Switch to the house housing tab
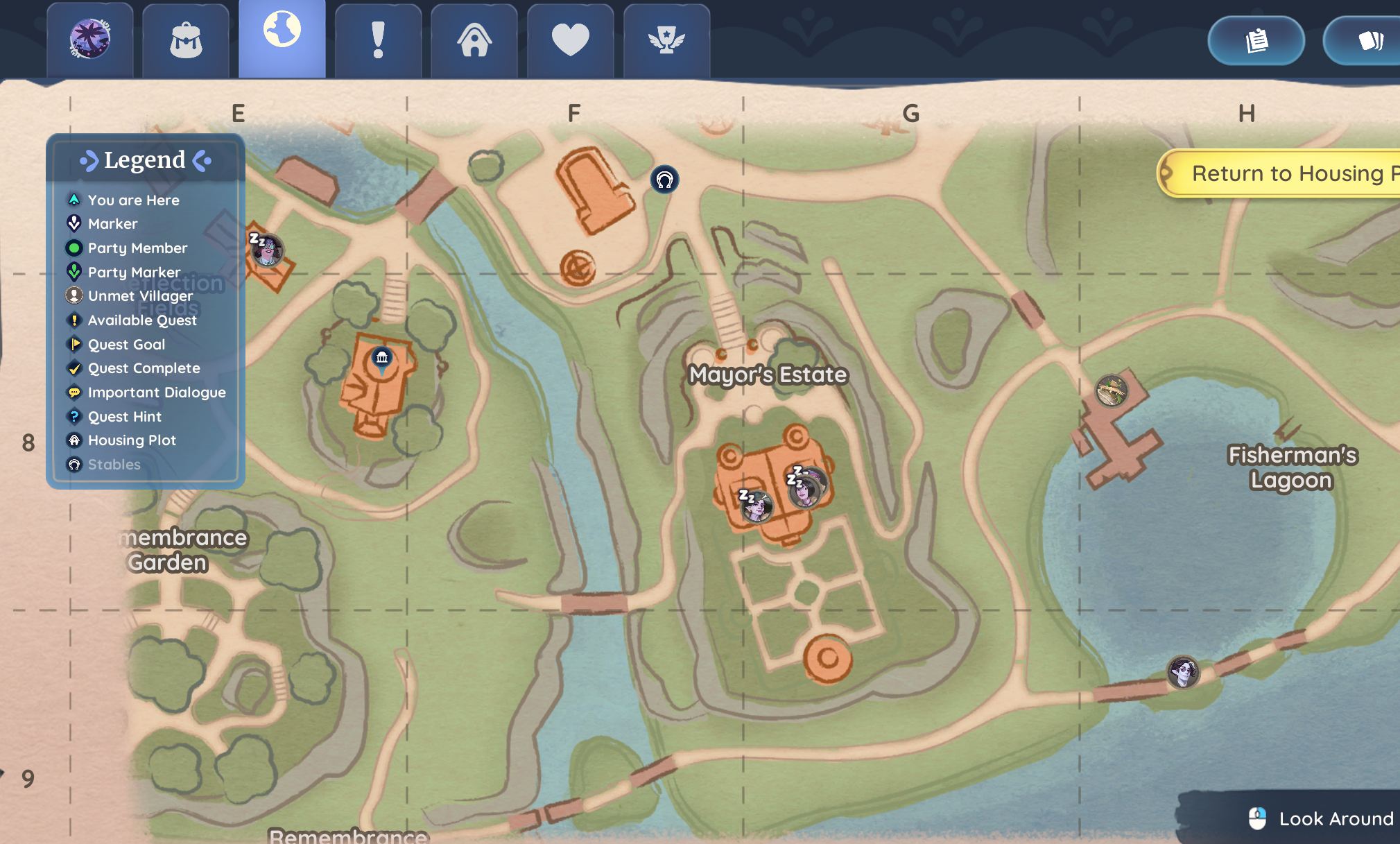Viewport: 1400px width, 844px height. click(x=474, y=40)
